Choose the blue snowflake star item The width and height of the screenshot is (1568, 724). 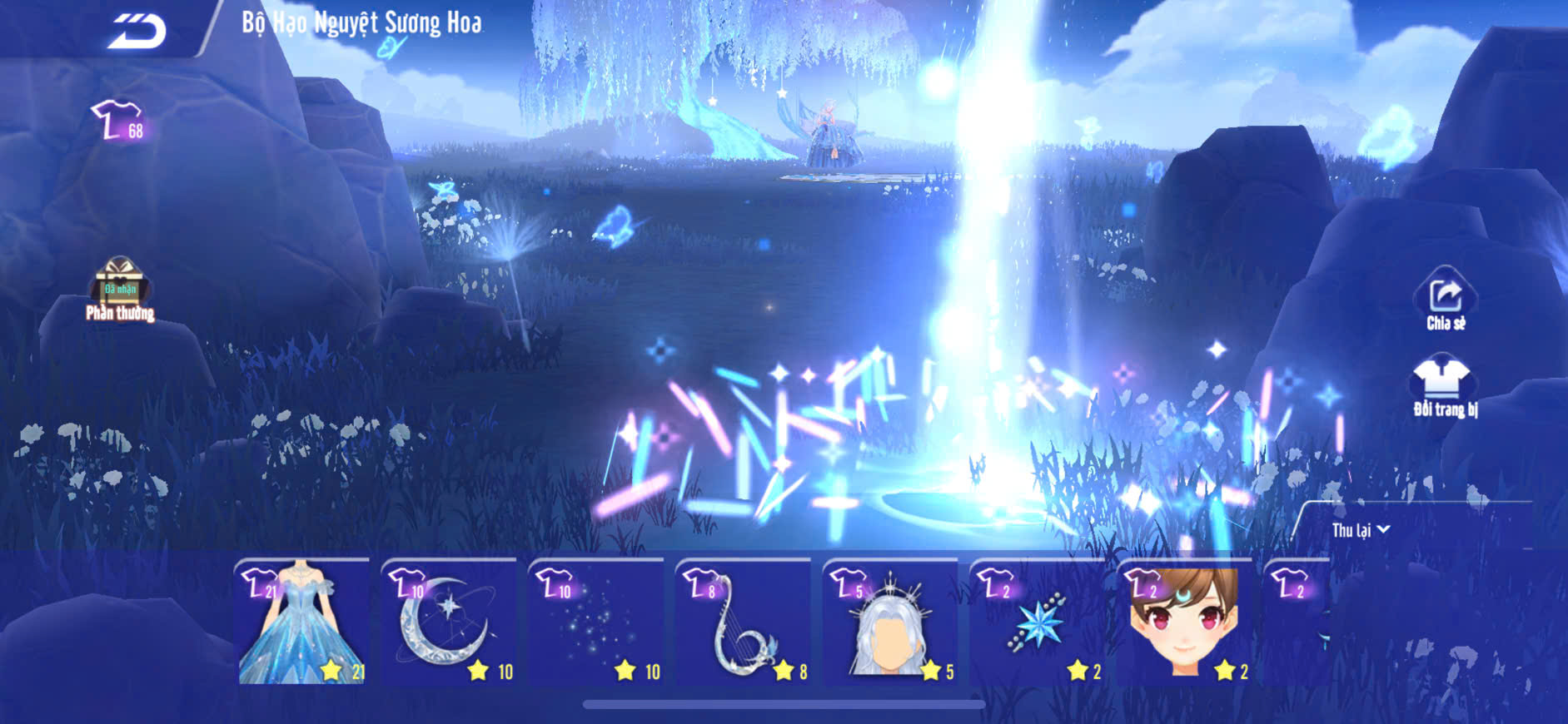1038,622
